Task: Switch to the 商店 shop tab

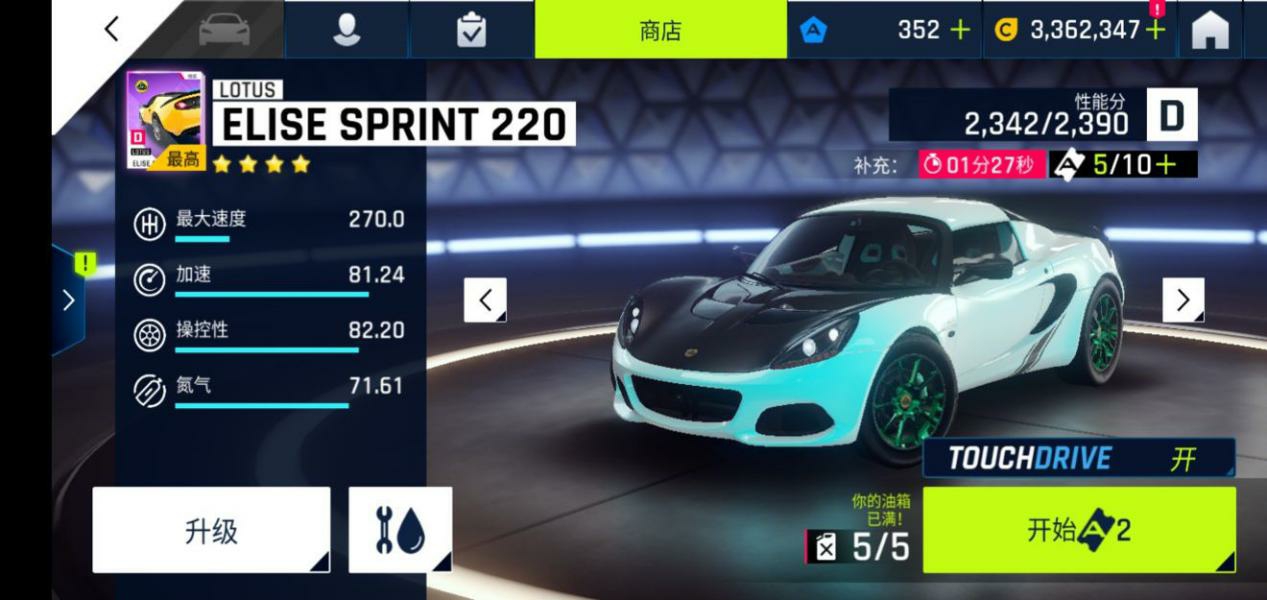Action: tap(660, 30)
